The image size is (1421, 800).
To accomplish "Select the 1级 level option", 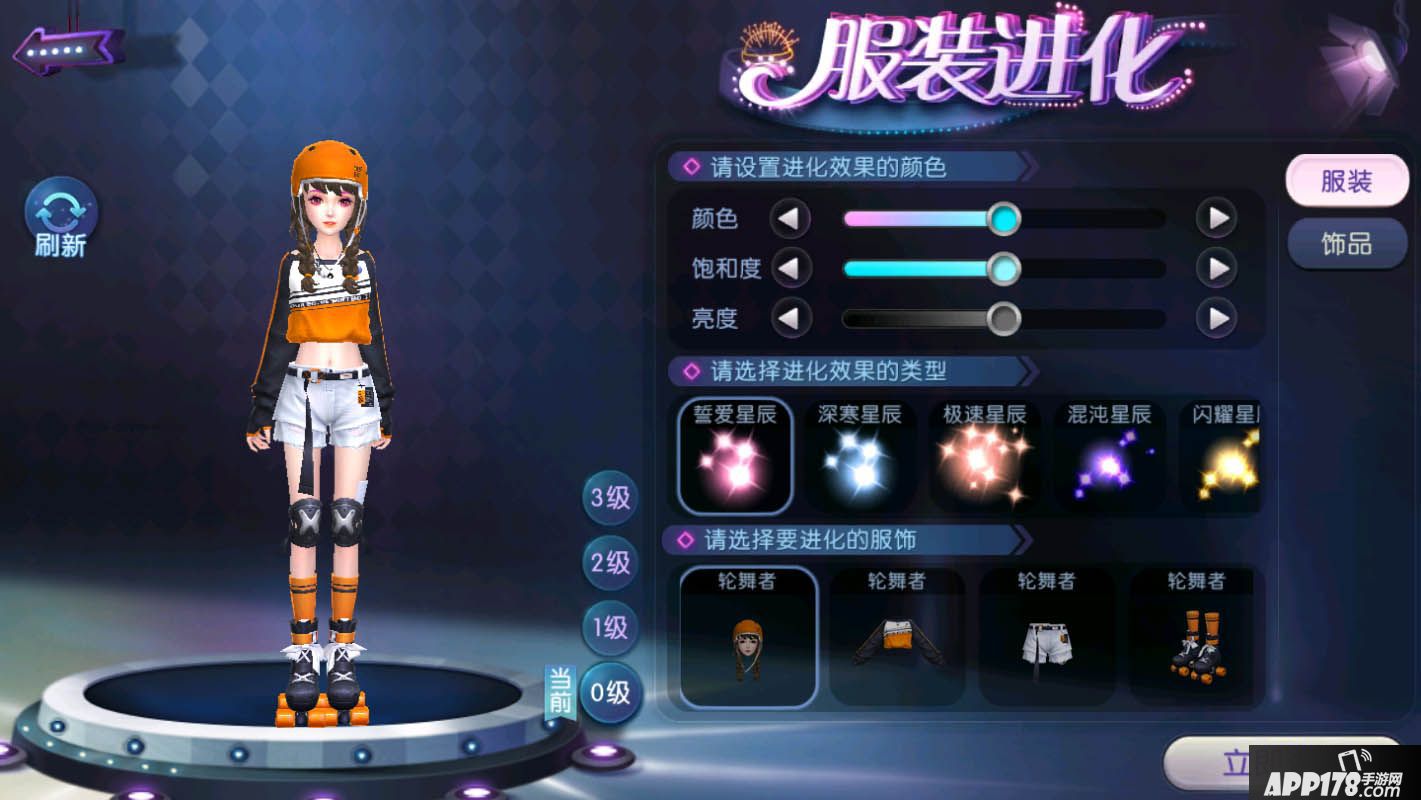I will point(610,627).
